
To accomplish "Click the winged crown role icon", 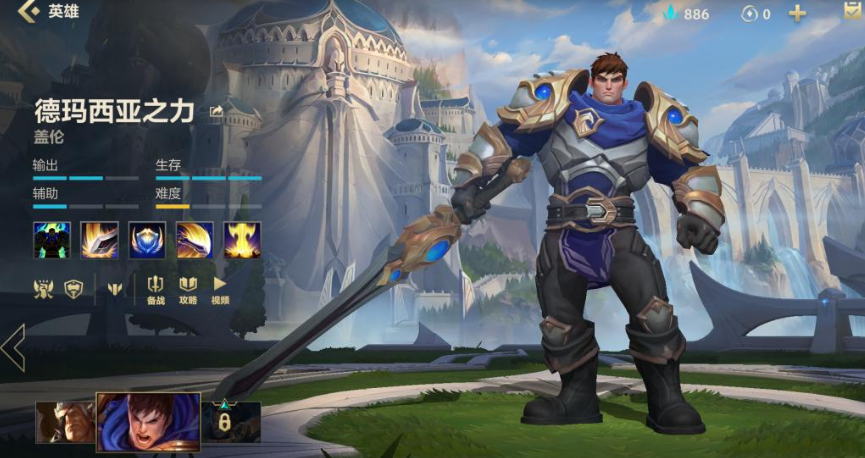I will [x=44, y=288].
